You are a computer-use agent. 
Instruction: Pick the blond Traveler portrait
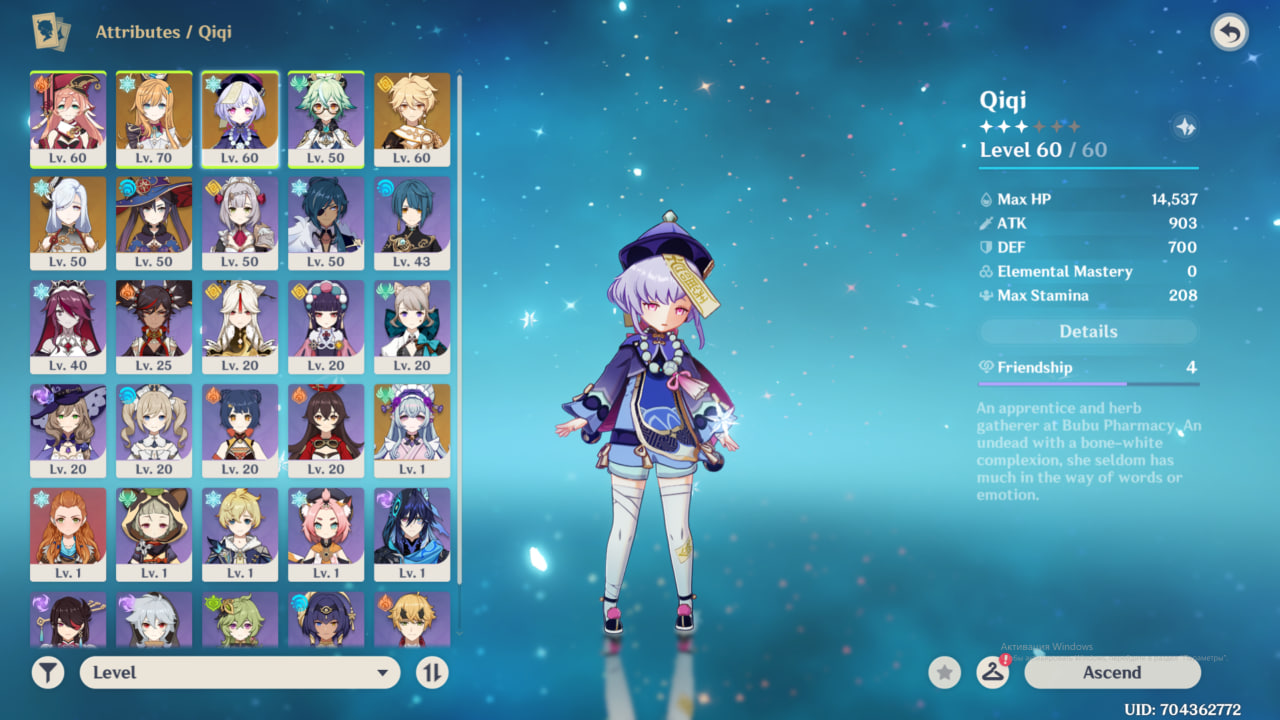point(412,119)
